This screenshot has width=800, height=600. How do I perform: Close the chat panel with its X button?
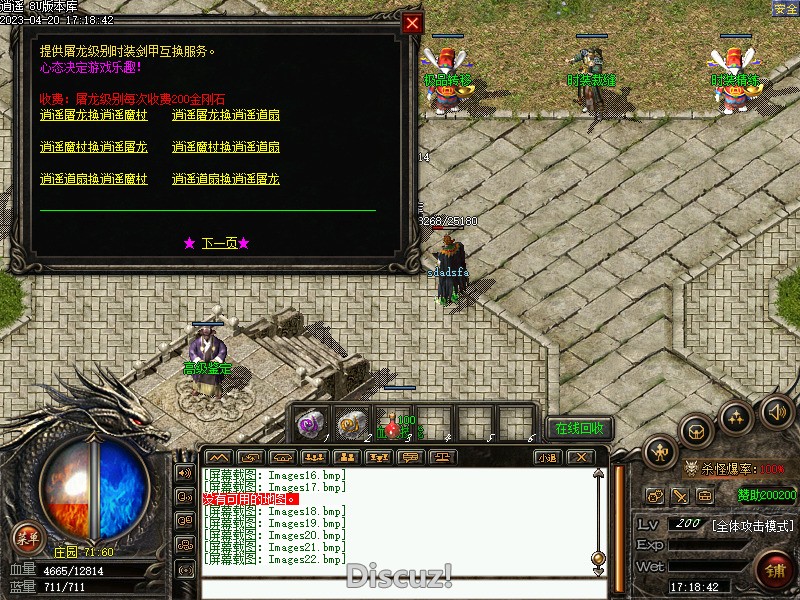point(579,457)
